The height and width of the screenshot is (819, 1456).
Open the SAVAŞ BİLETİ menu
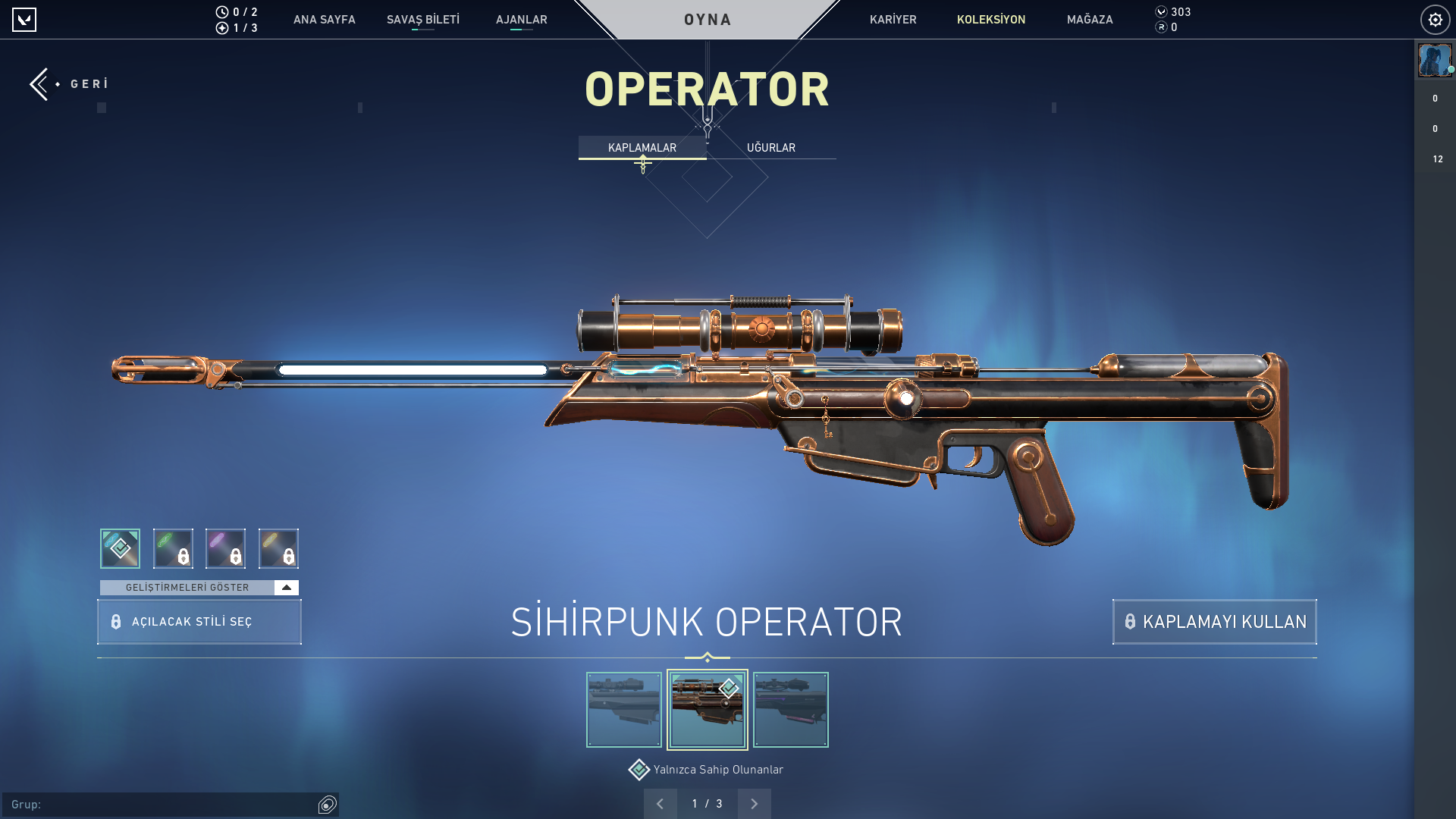pyautogui.click(x=422, y=20)
